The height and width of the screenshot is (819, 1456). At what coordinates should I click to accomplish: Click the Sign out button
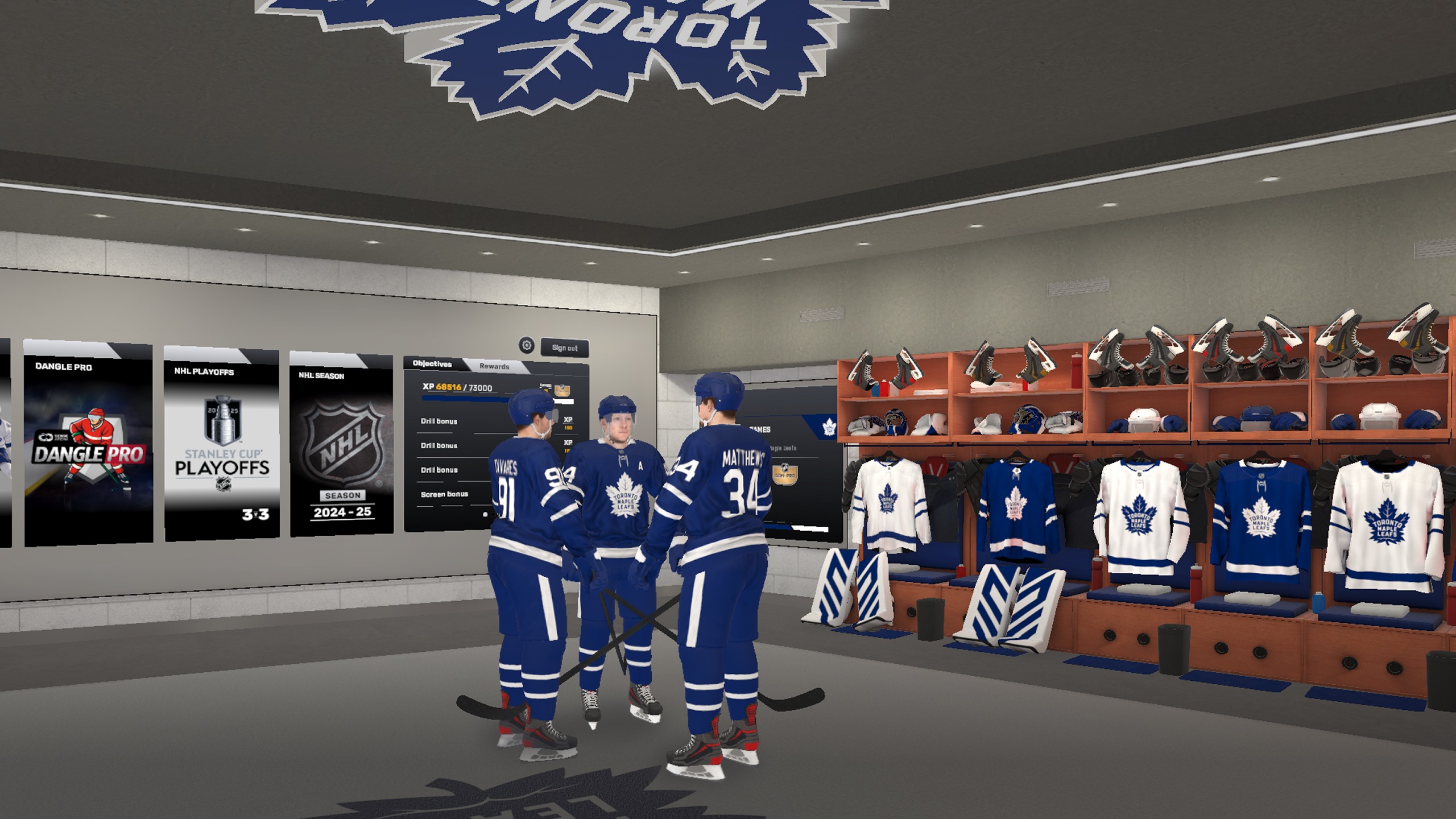coord(564,348)
